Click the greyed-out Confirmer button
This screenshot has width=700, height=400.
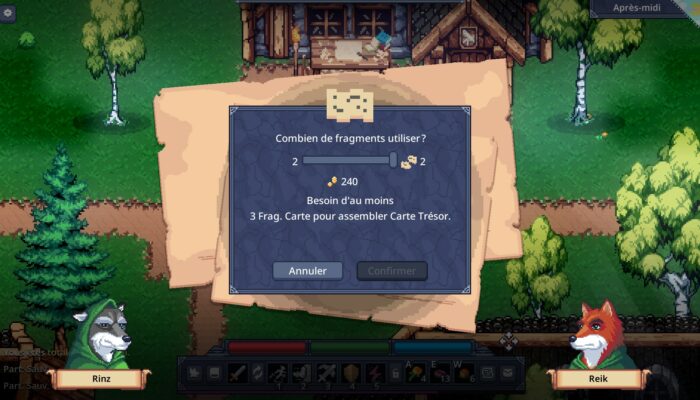pyautogui.click(x=391, y=271)
